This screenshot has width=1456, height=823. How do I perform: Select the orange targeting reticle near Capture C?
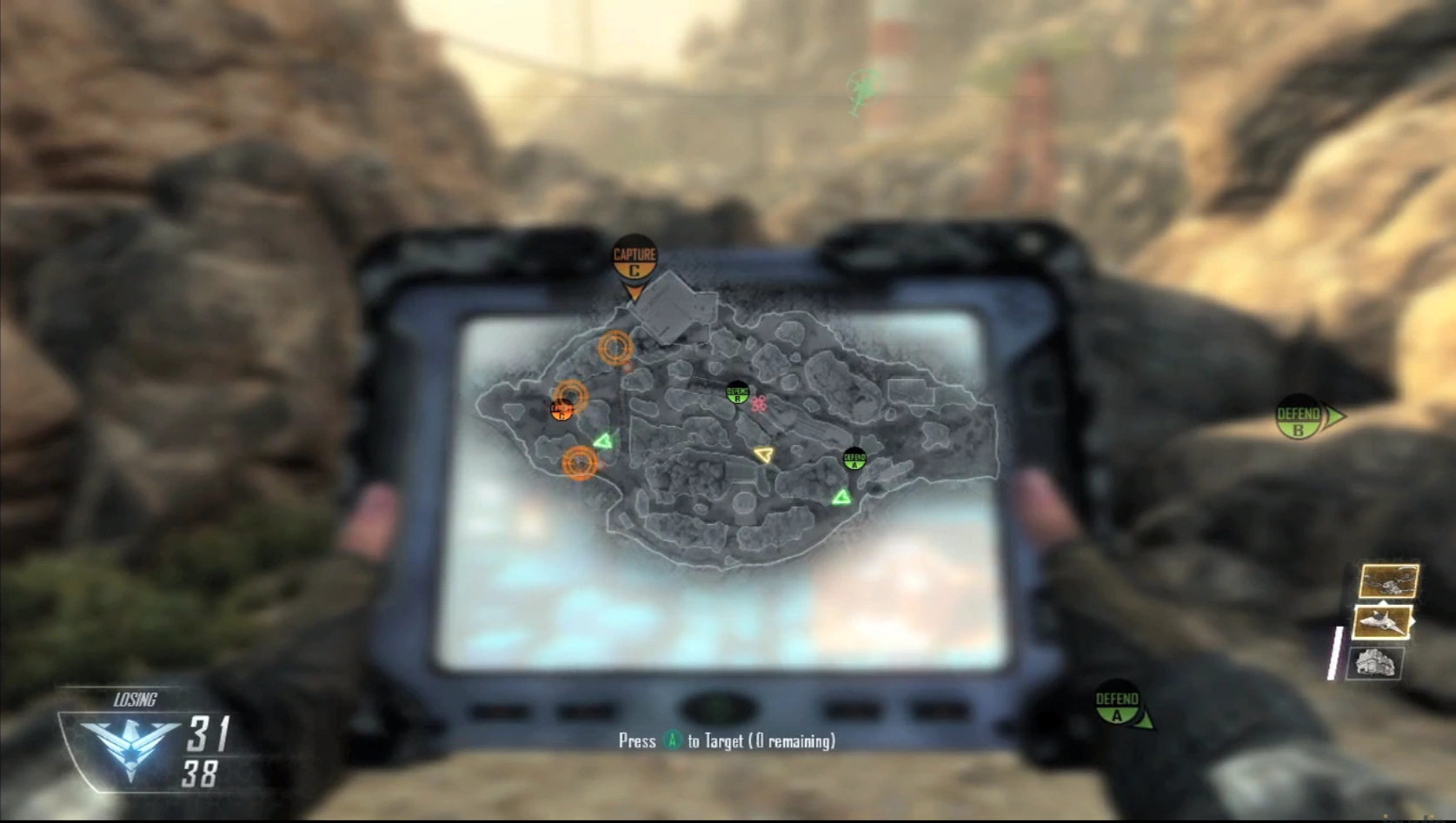click(615, 347)
